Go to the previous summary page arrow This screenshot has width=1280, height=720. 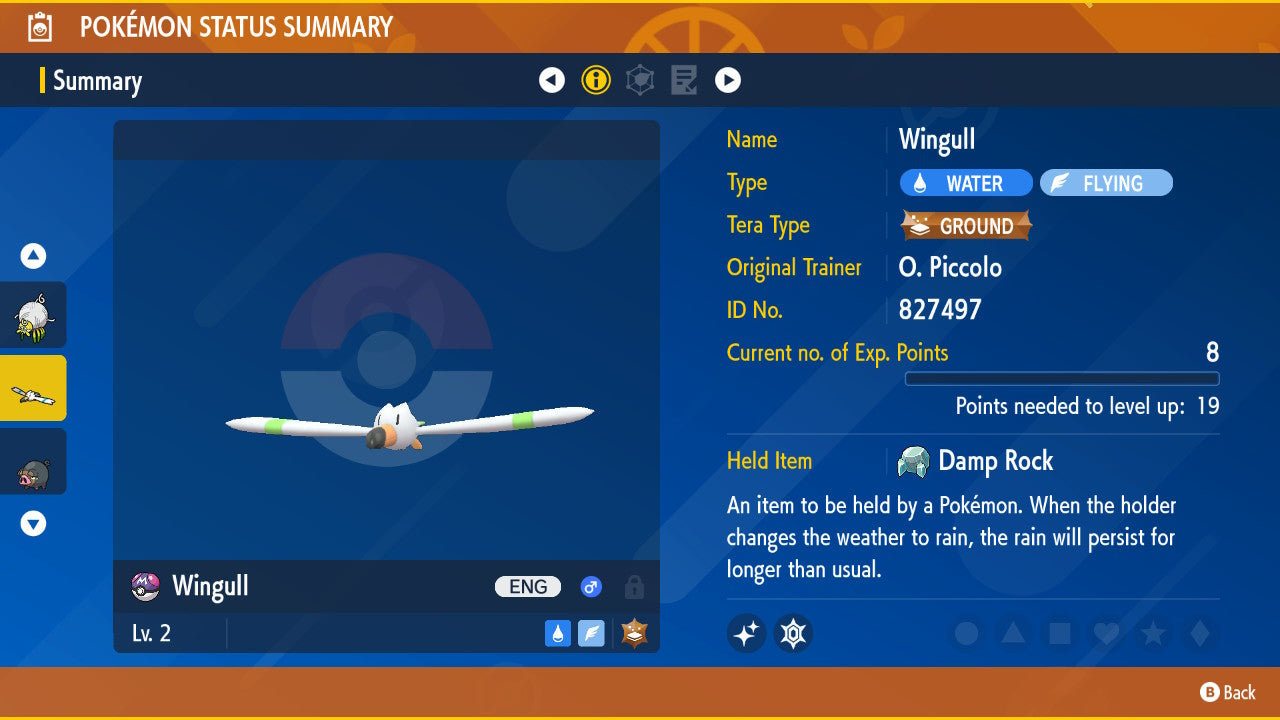[x=552, y=80]
